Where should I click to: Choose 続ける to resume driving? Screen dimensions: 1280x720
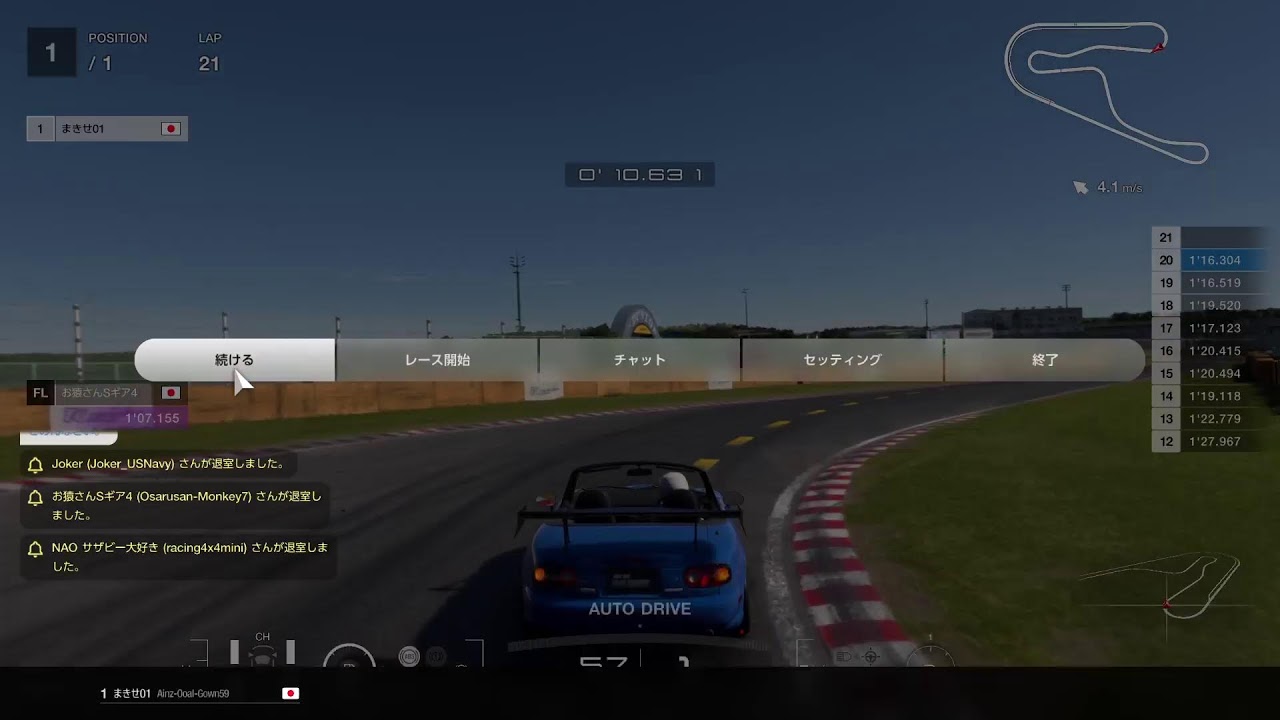tap(235, 360)
